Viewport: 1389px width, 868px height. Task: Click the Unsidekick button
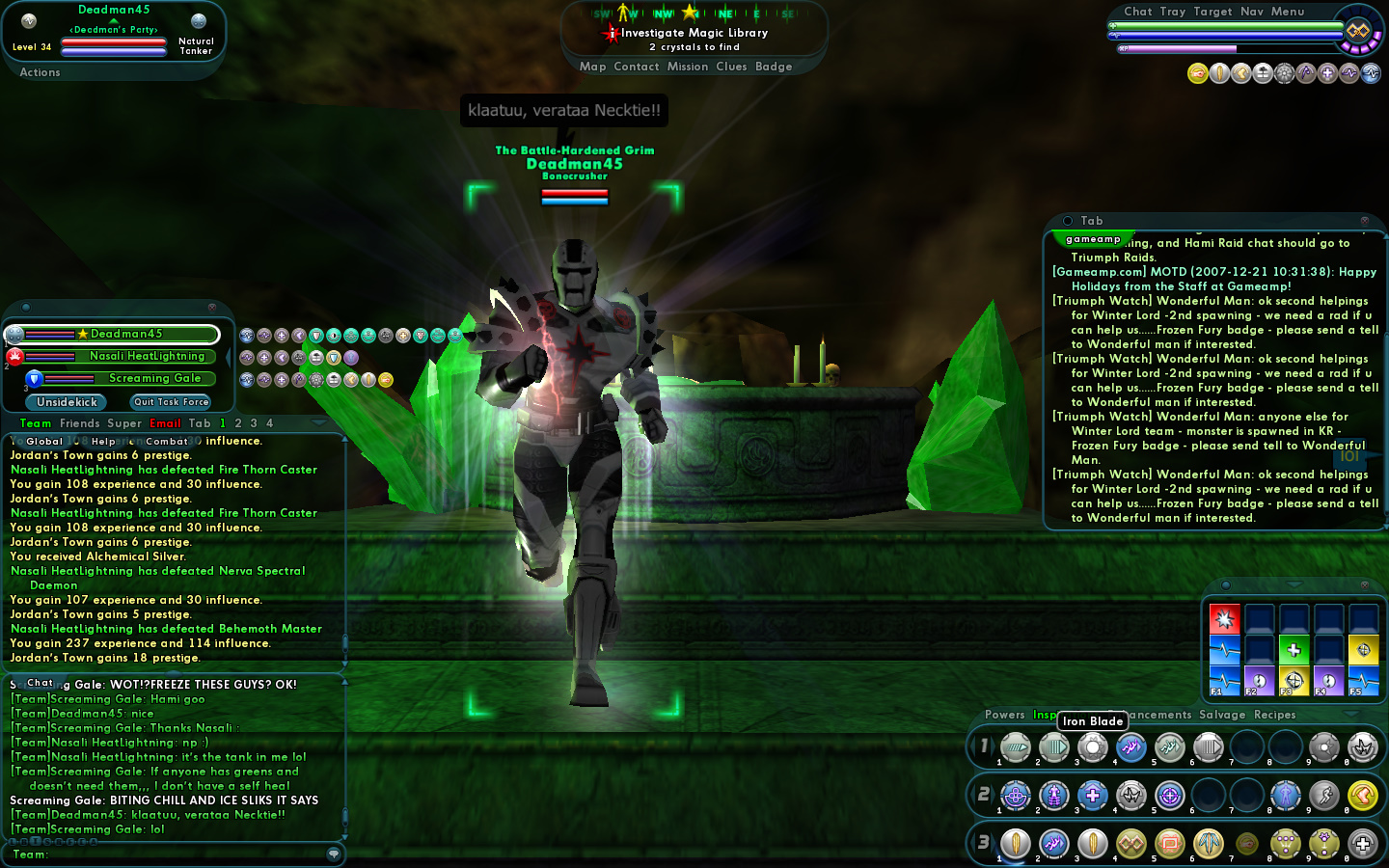point(67,402)
